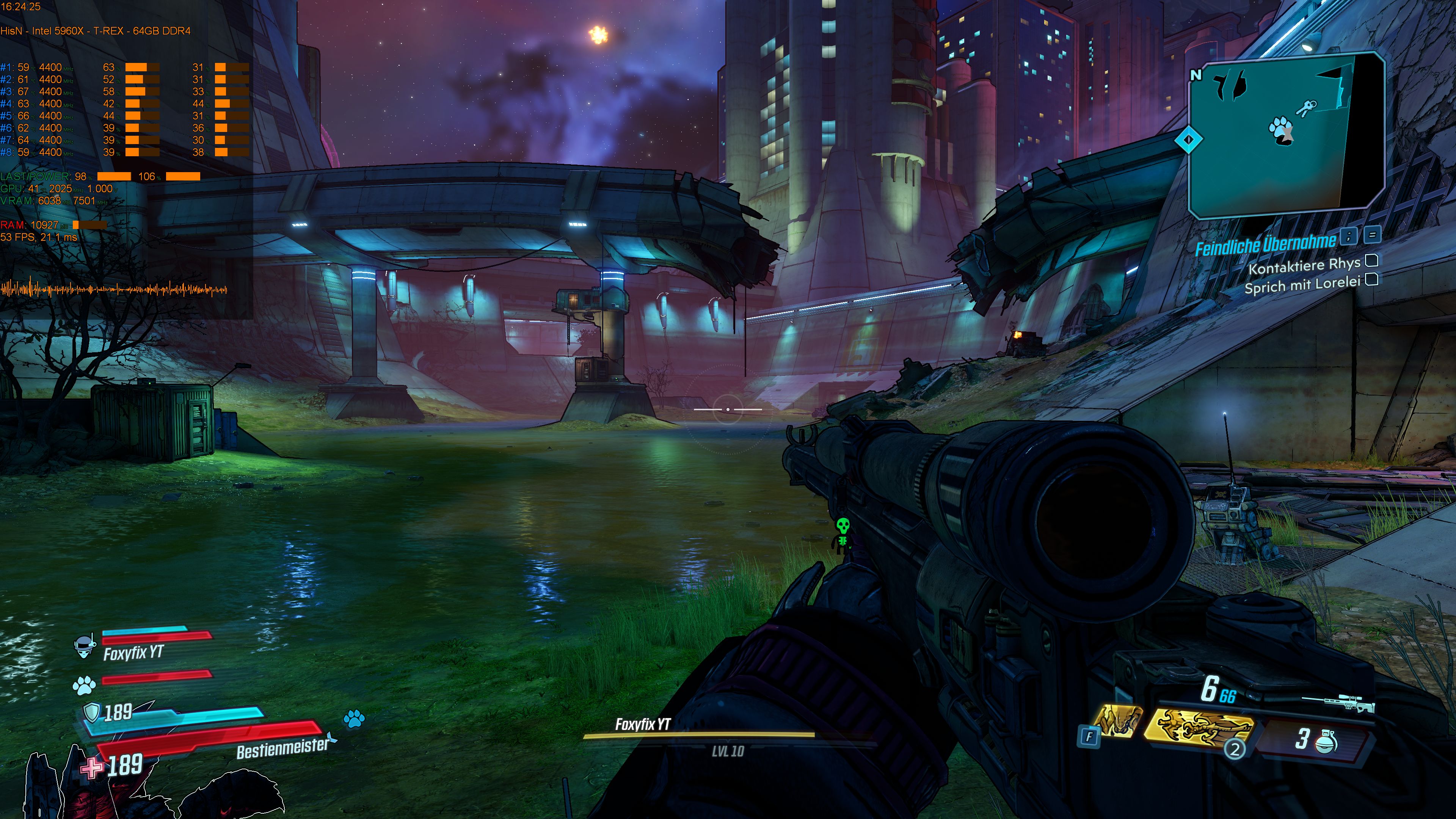Click teammate Foxyfix YT's portrait icon
Screen dimensions: 1456x819
coord(85,646)
